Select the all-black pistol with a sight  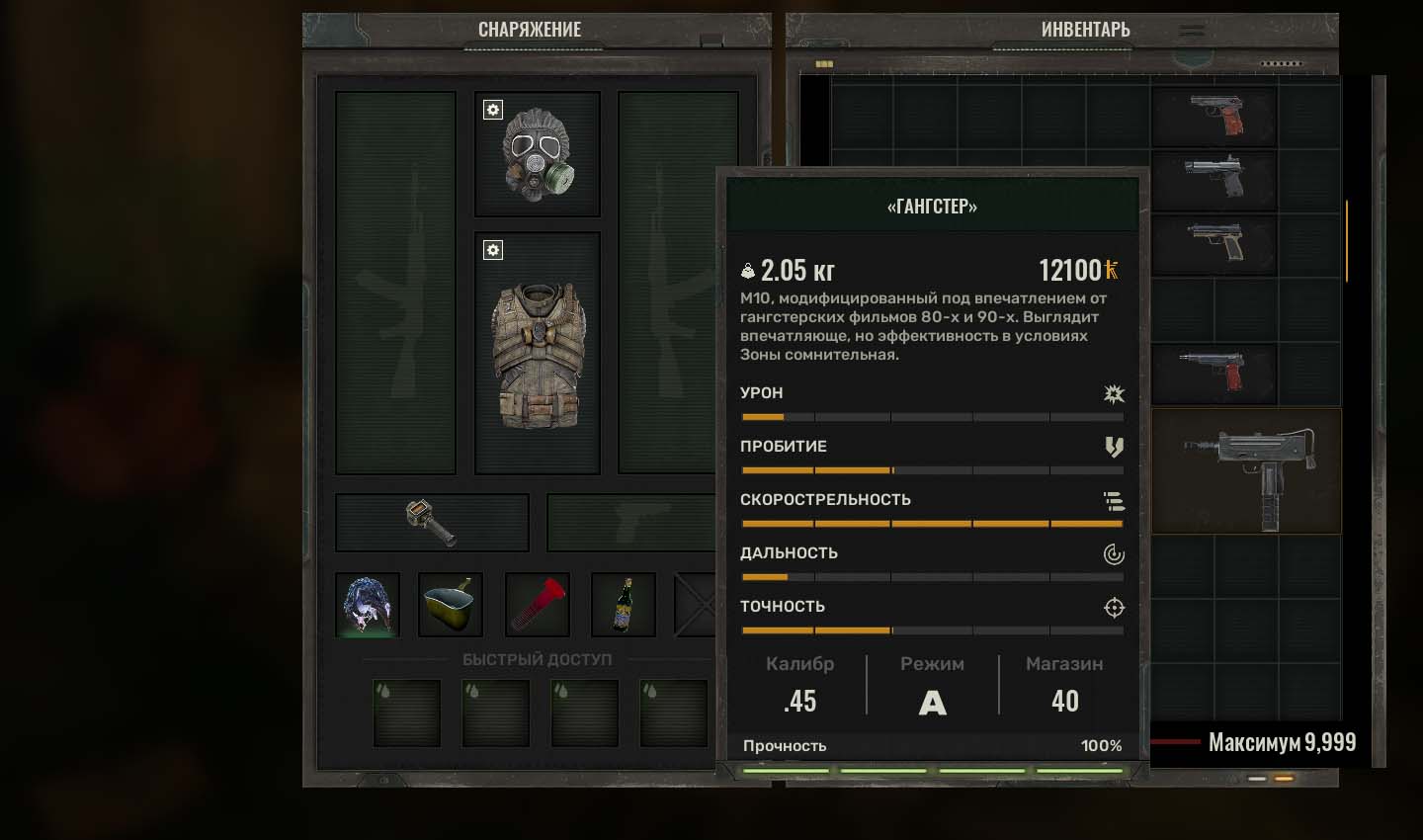pos(1215,178)
